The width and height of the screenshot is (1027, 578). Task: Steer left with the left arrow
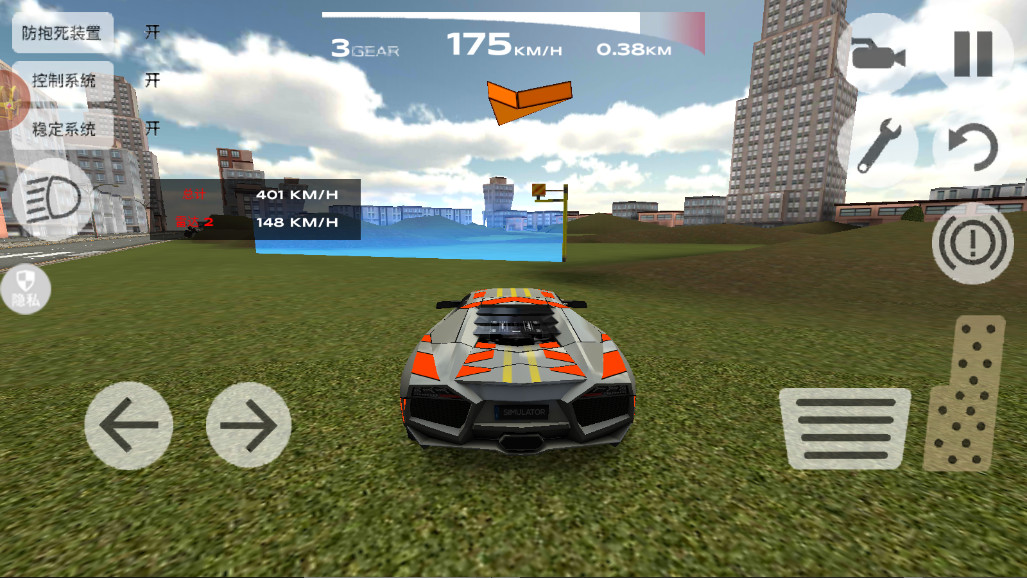128,425
